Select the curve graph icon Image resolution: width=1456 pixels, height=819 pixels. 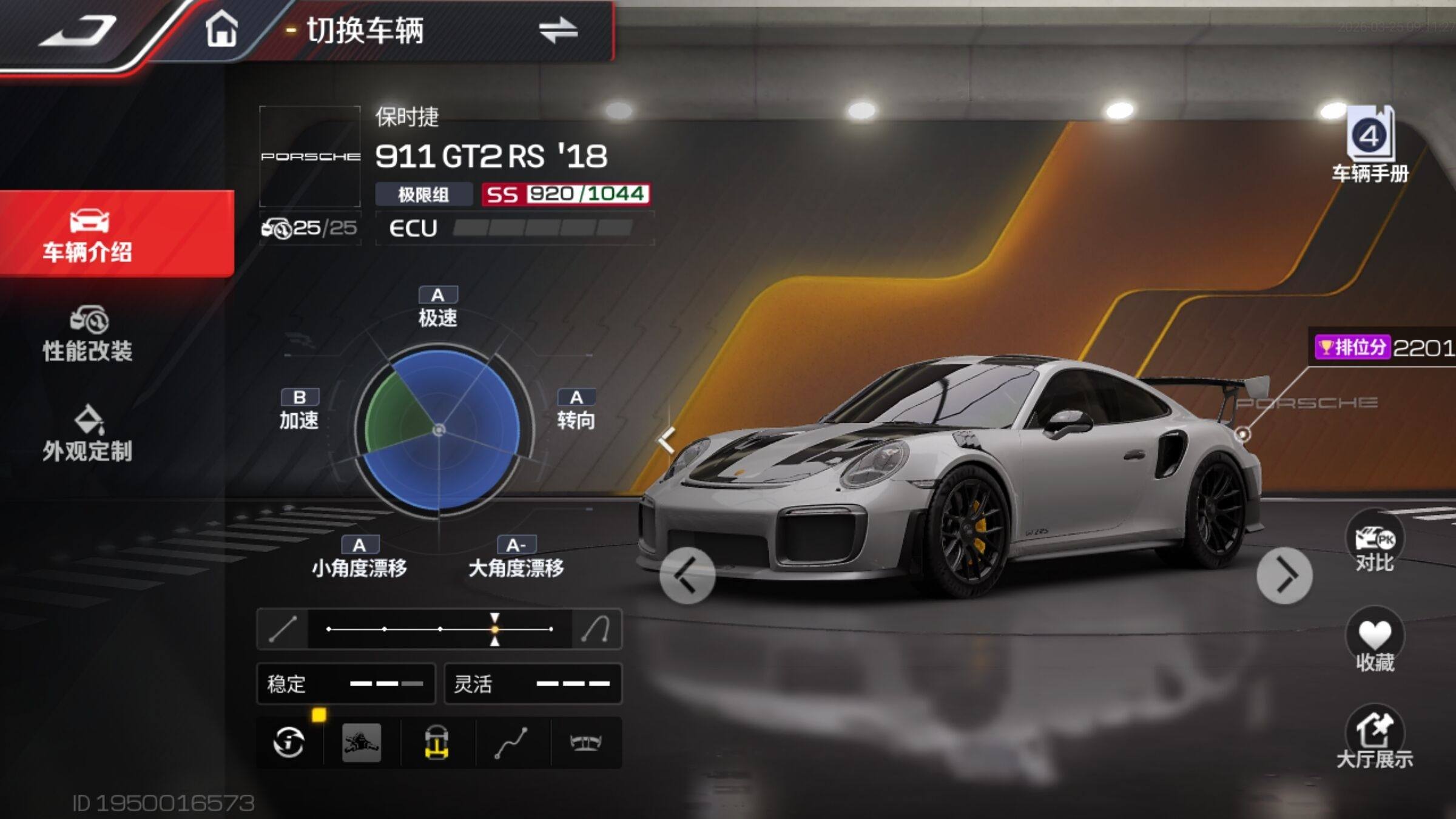click(511, 742)
